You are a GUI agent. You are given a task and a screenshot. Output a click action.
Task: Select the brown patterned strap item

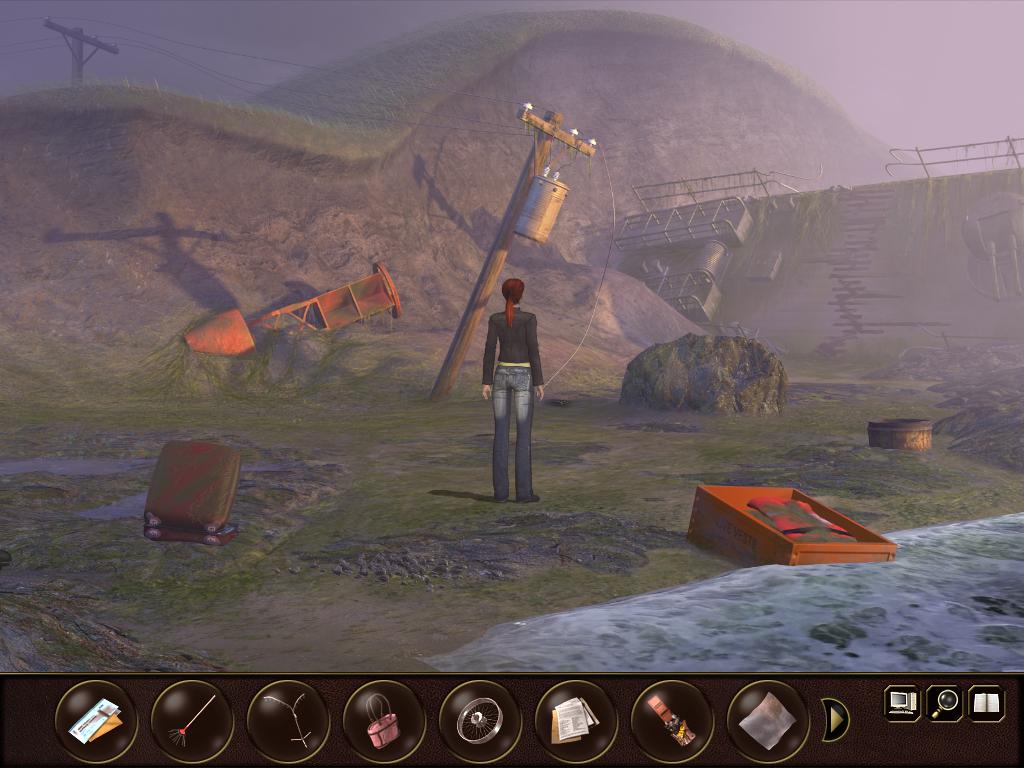[x=672, y=721]
